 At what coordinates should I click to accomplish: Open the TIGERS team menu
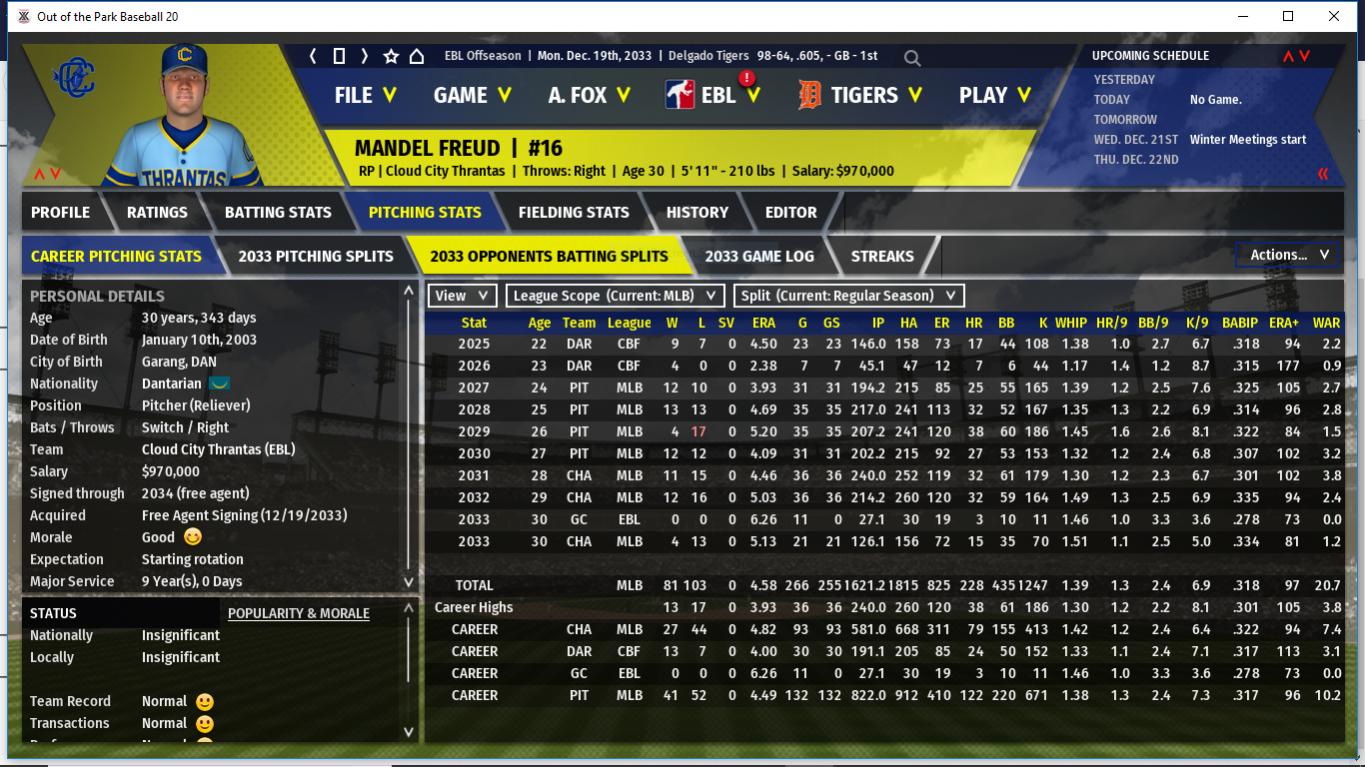coord(864,95)
